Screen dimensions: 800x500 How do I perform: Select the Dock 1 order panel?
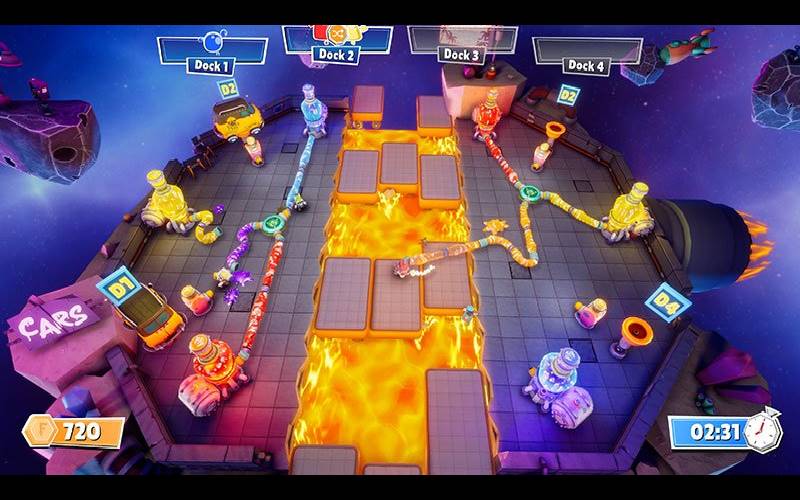click(x=212, y=50)
